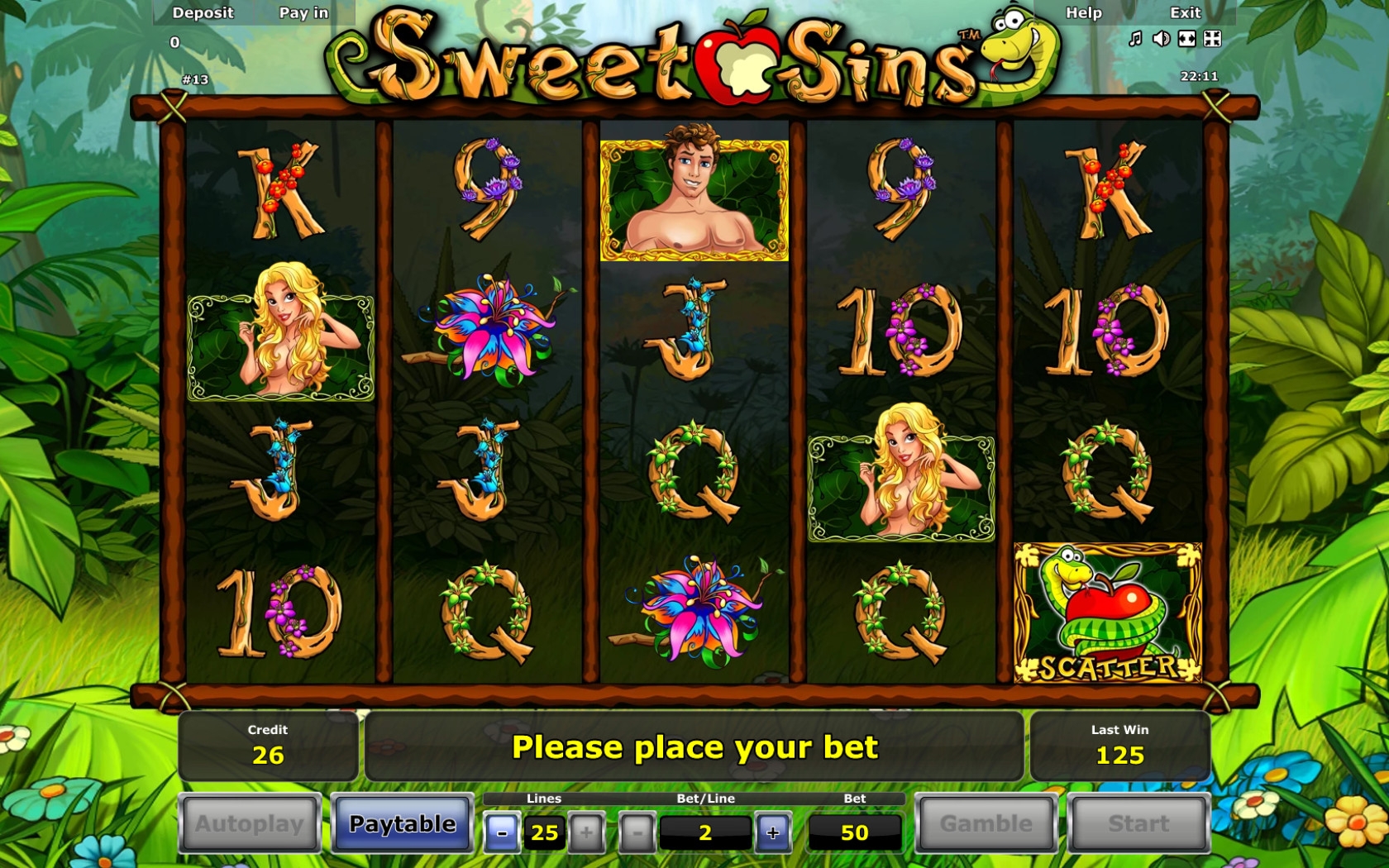Select the Gamble button
Viewport: 1389px width, 868px height.
pyautogui.click(x=986, y=823)
